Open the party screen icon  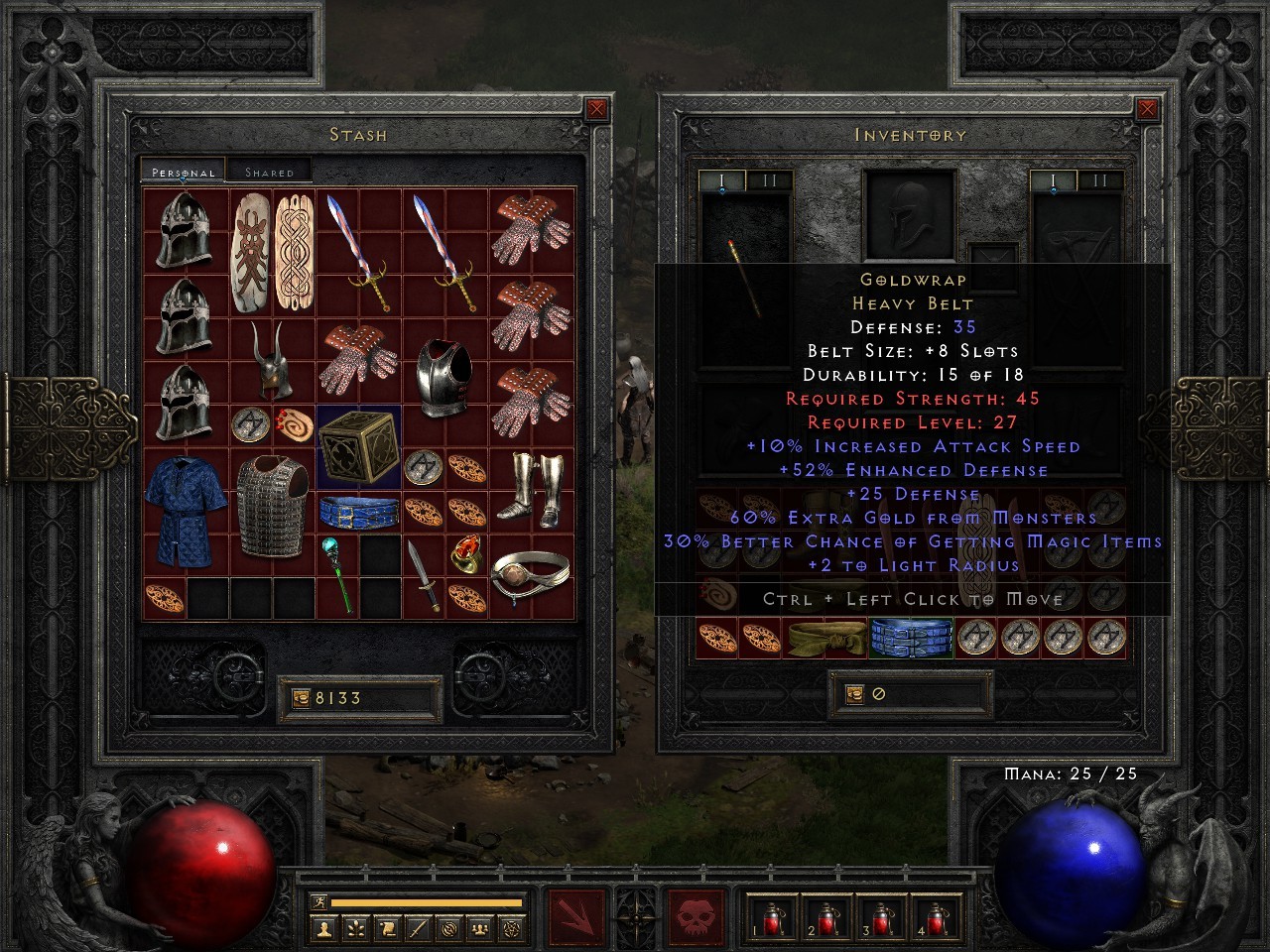(479, 927)
